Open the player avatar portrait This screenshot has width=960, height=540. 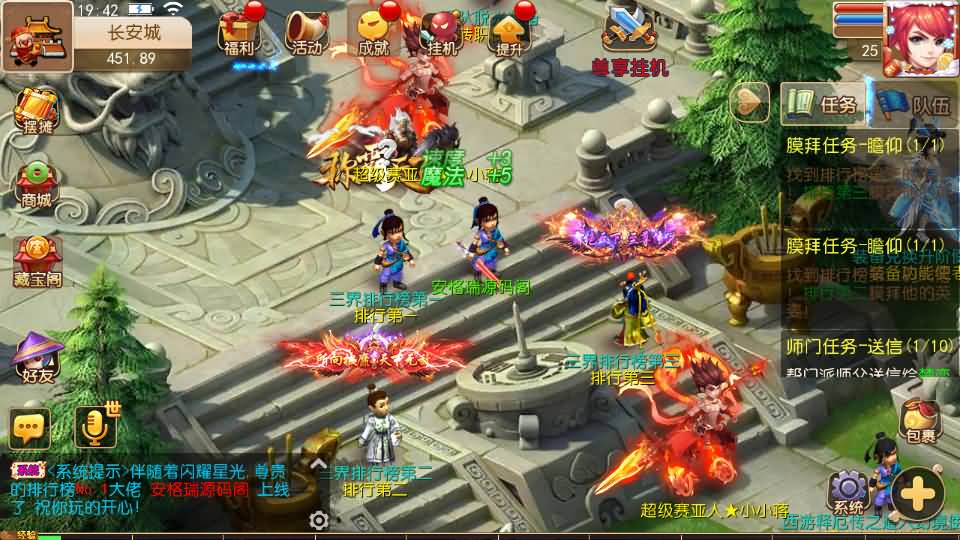(920, 38)
